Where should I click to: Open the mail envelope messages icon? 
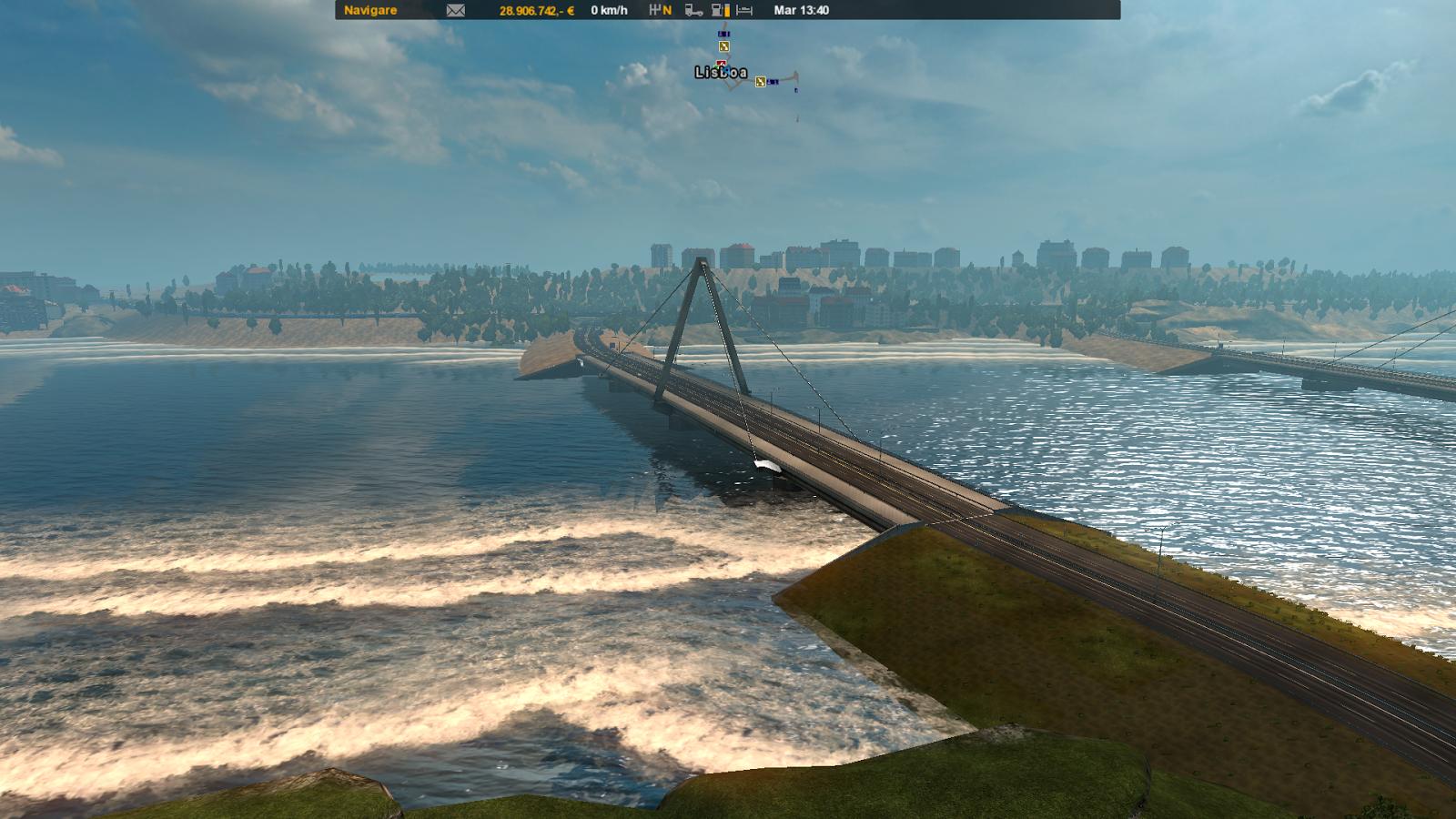click(456, 10)
